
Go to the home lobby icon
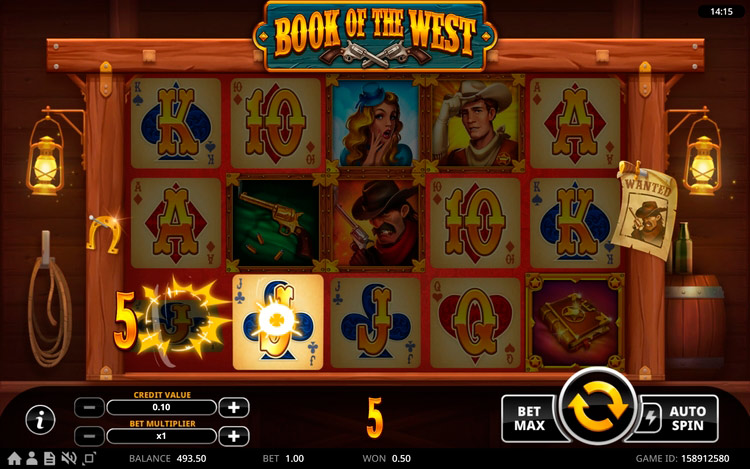click(x=14, y=459)
